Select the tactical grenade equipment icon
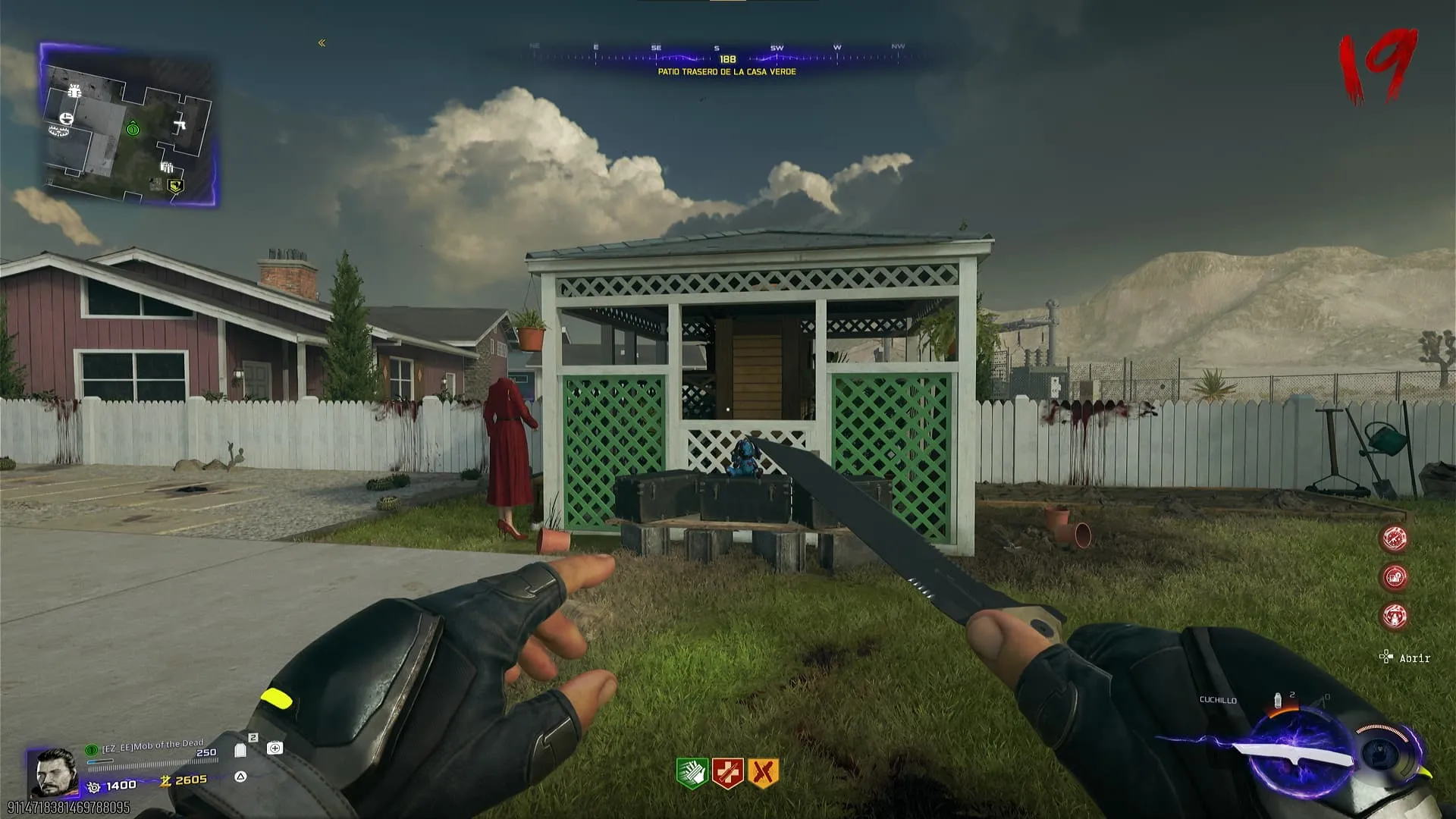 pyautogui.click(x=1278, y=700)
